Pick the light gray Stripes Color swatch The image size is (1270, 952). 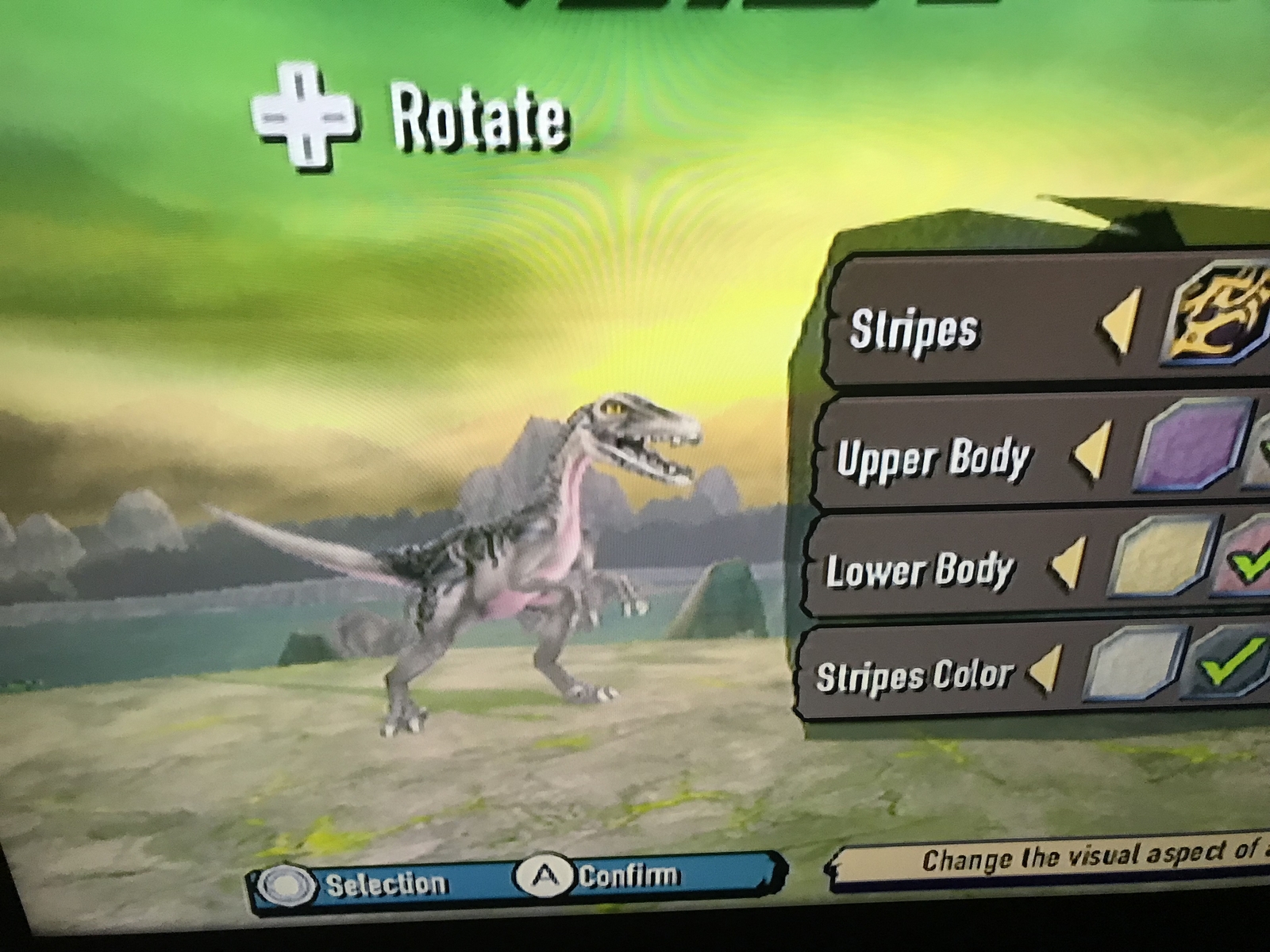pos(1135,662)
